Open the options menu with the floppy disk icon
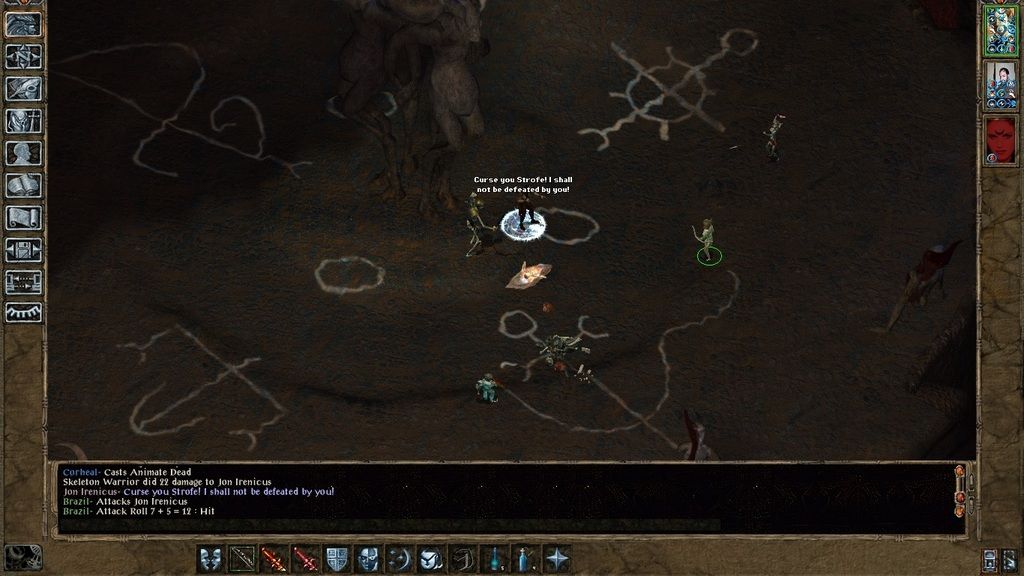Viewport: 1024px width, 576px height. (23, 249)
